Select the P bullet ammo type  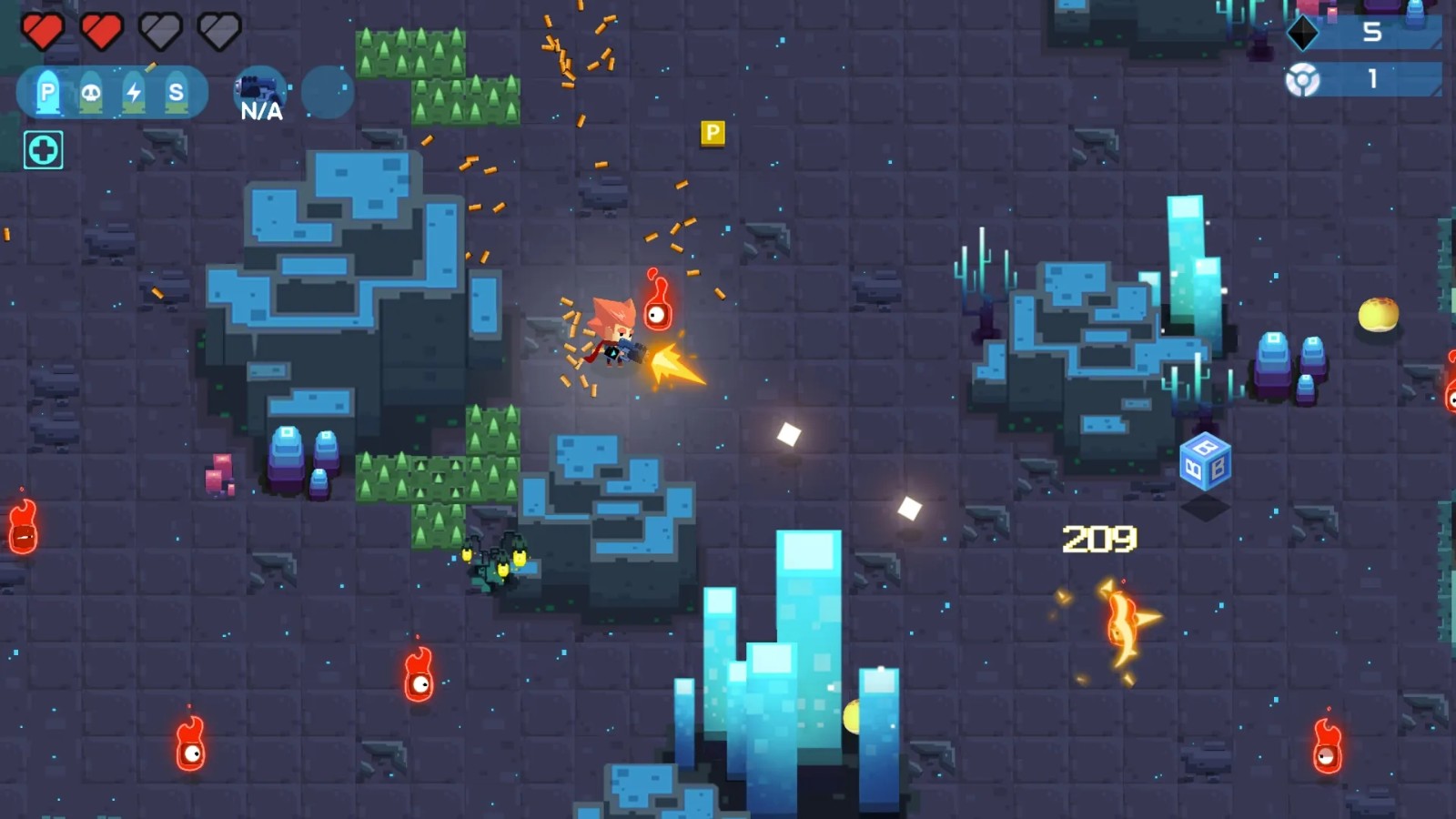click(x=48, y=92)
